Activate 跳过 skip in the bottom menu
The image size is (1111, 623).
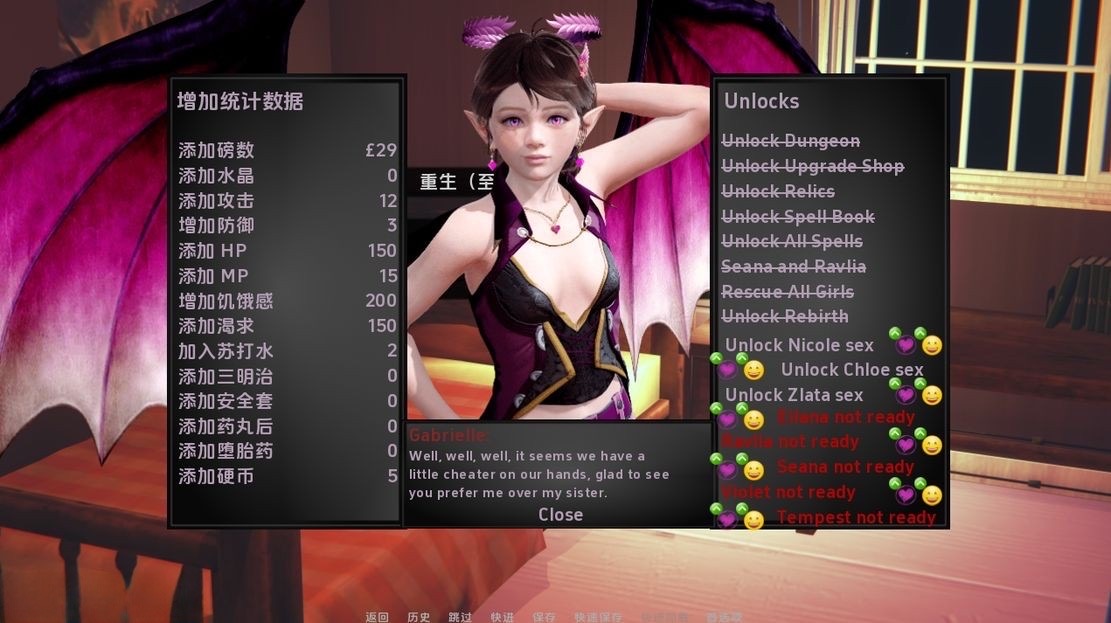[460, 617]
